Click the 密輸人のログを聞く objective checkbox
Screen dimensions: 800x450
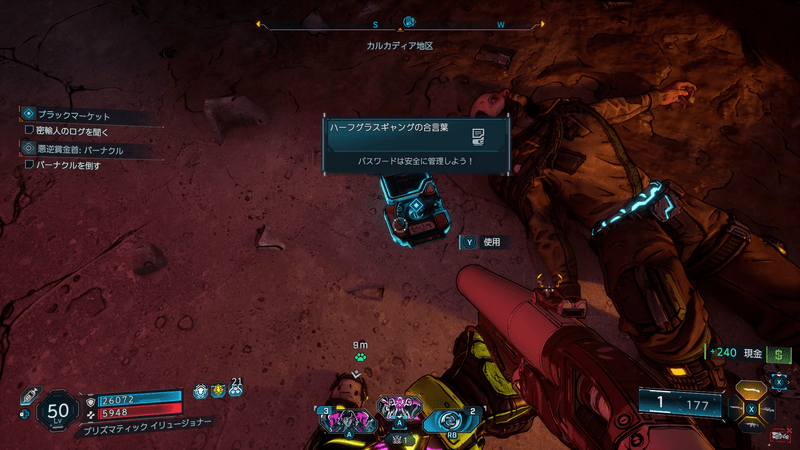point(29,131)
